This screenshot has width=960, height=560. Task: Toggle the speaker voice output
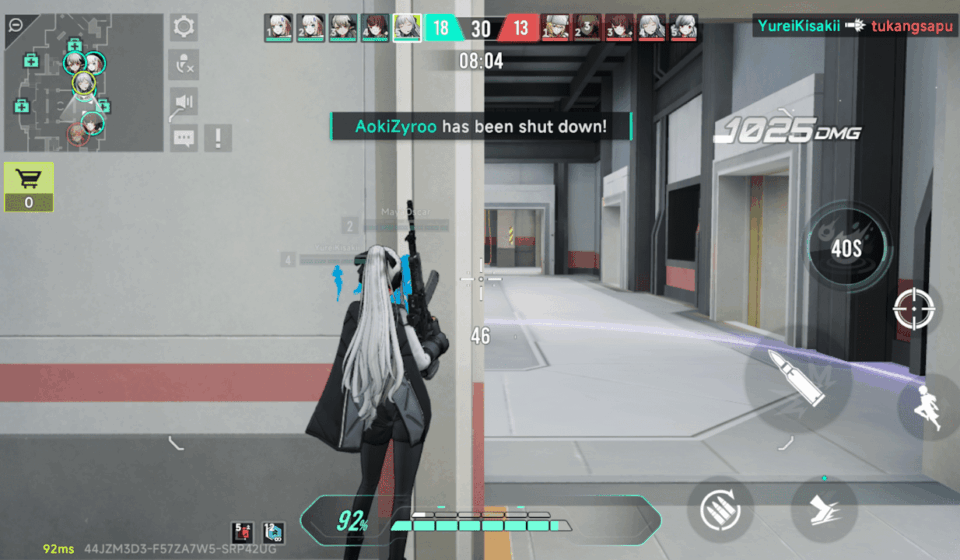click(184, 102)
